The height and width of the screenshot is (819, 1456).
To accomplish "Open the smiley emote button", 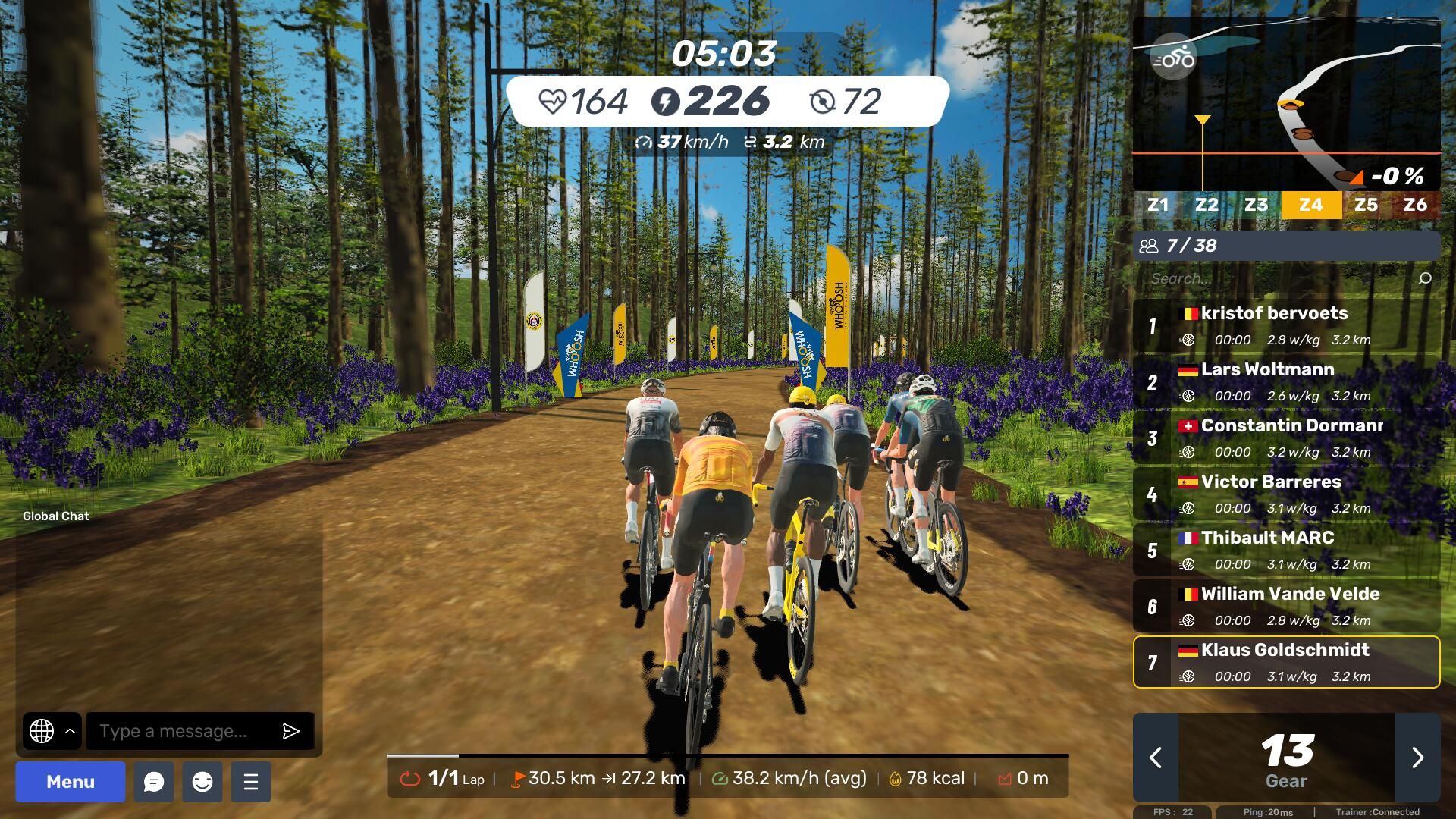I will click(x=202, y=782).
